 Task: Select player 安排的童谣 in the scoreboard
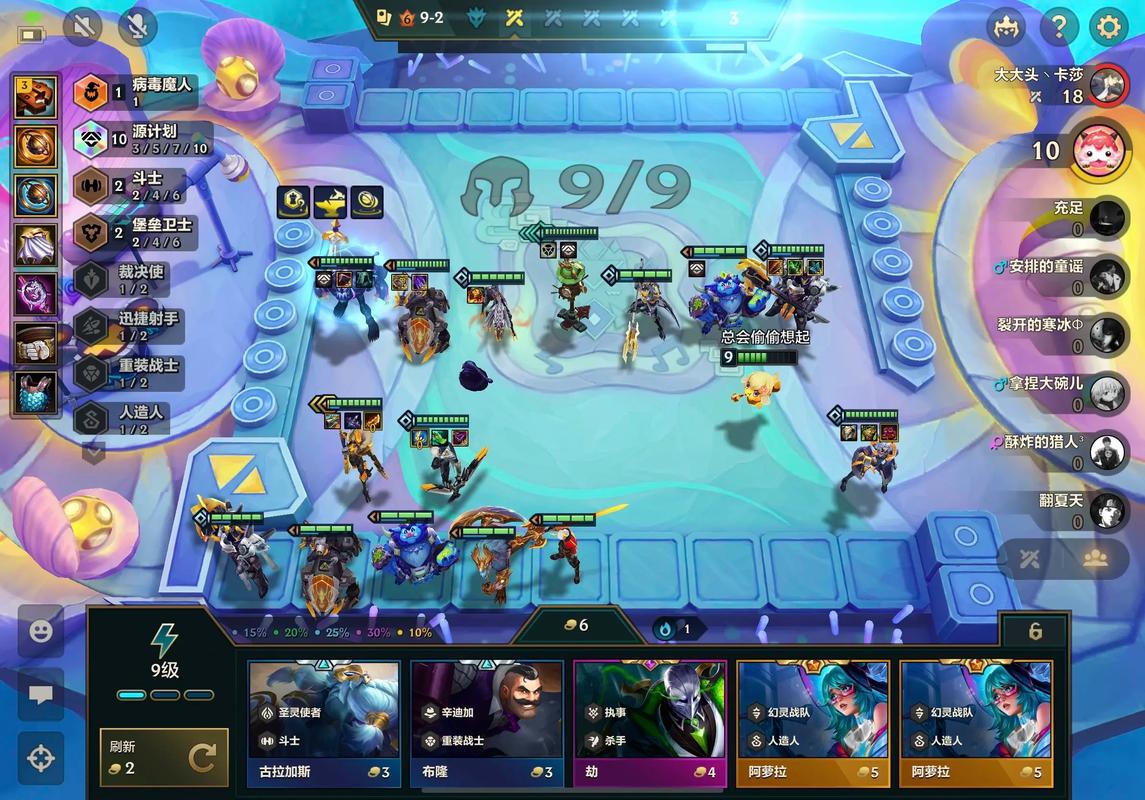[1106, 275]
